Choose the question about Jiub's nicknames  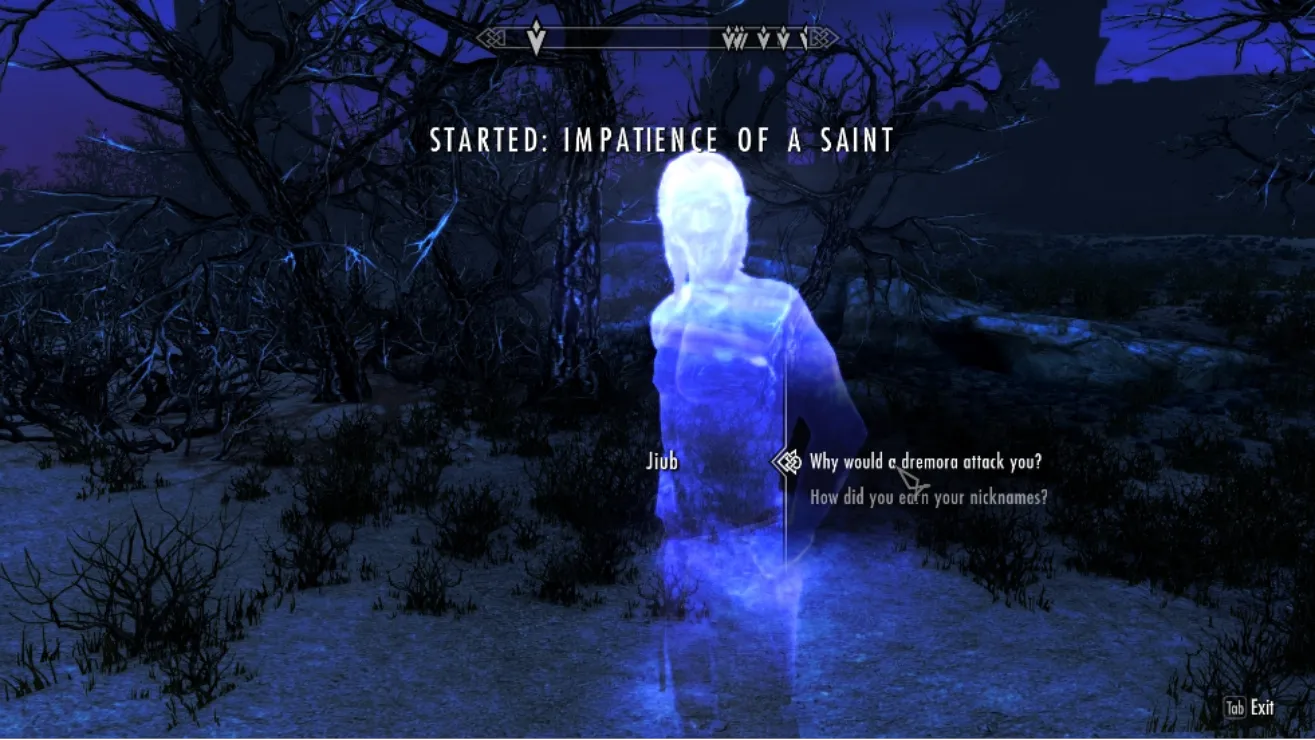(928, 496)
